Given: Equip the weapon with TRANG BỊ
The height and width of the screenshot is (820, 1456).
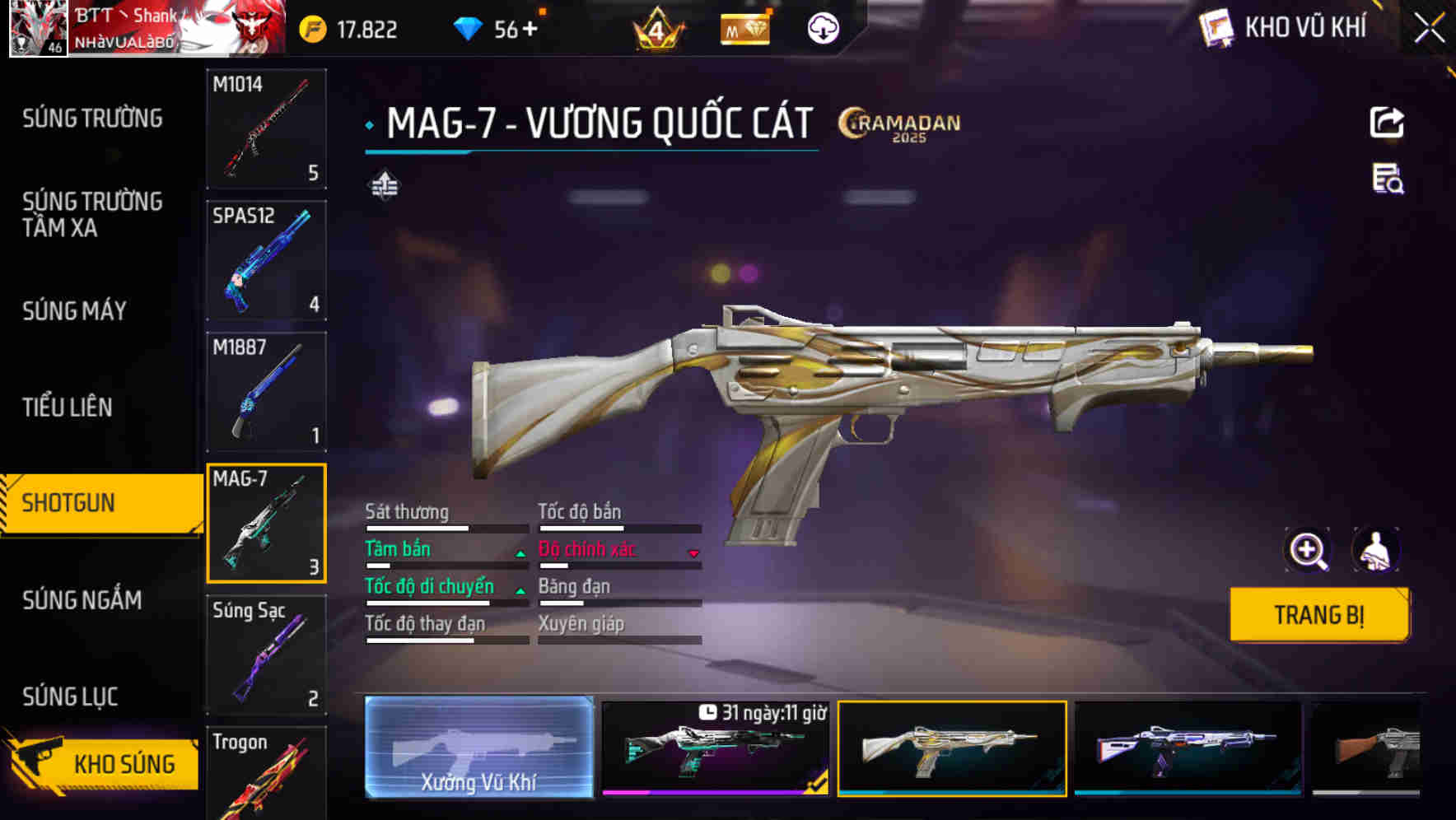Looking at the screenshot, I should pos(1318,614).
